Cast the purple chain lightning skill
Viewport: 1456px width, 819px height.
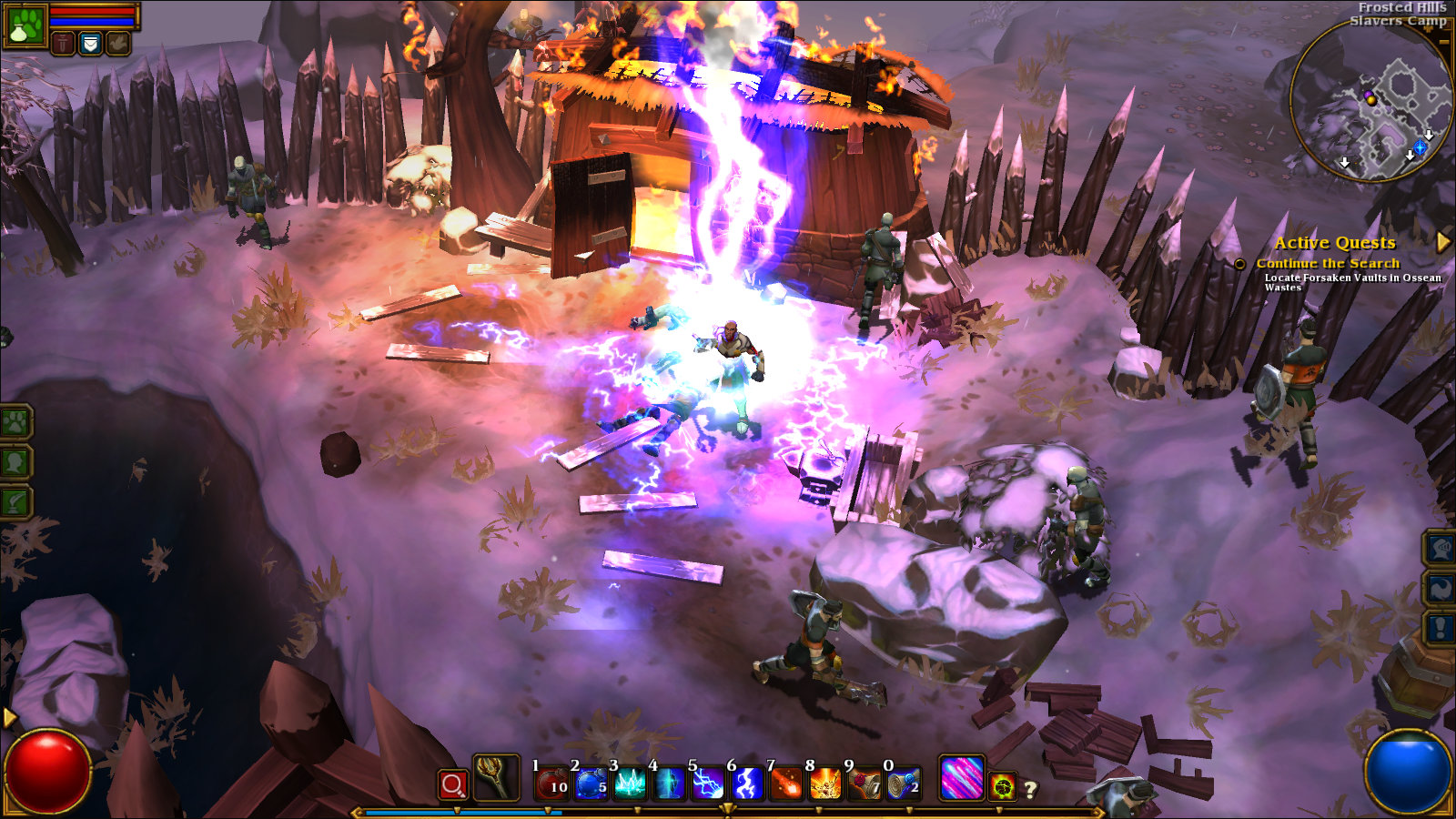pos(708,783)
